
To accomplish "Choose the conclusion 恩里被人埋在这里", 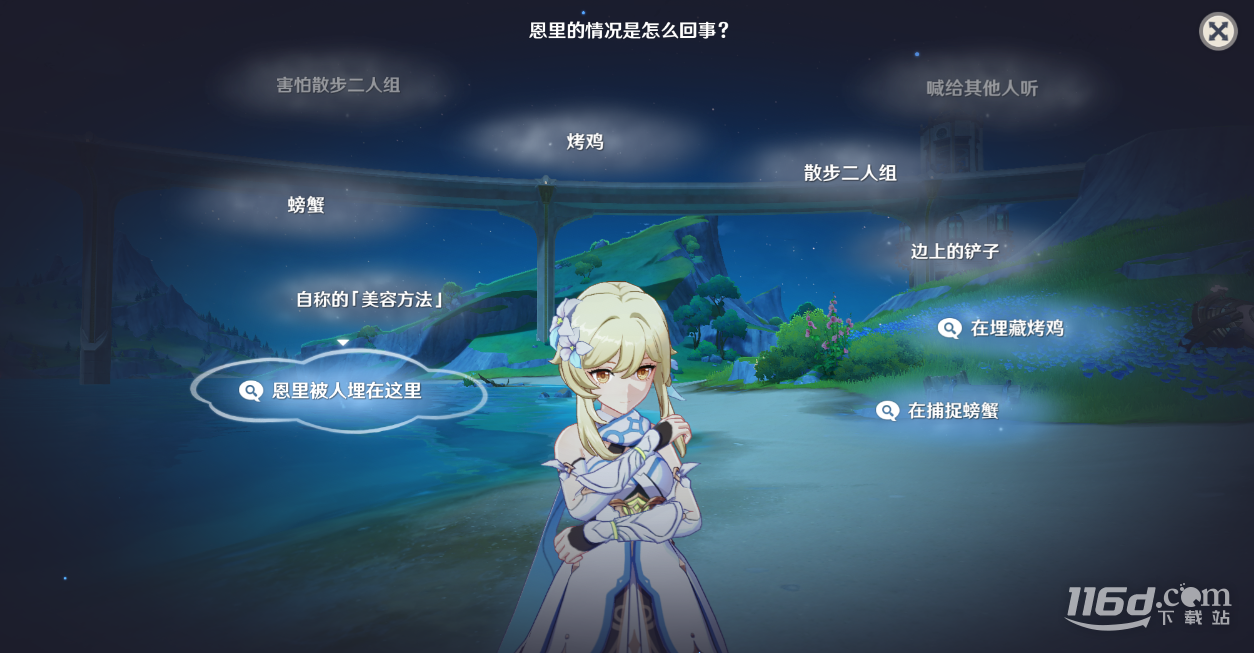I will [338, 391].
